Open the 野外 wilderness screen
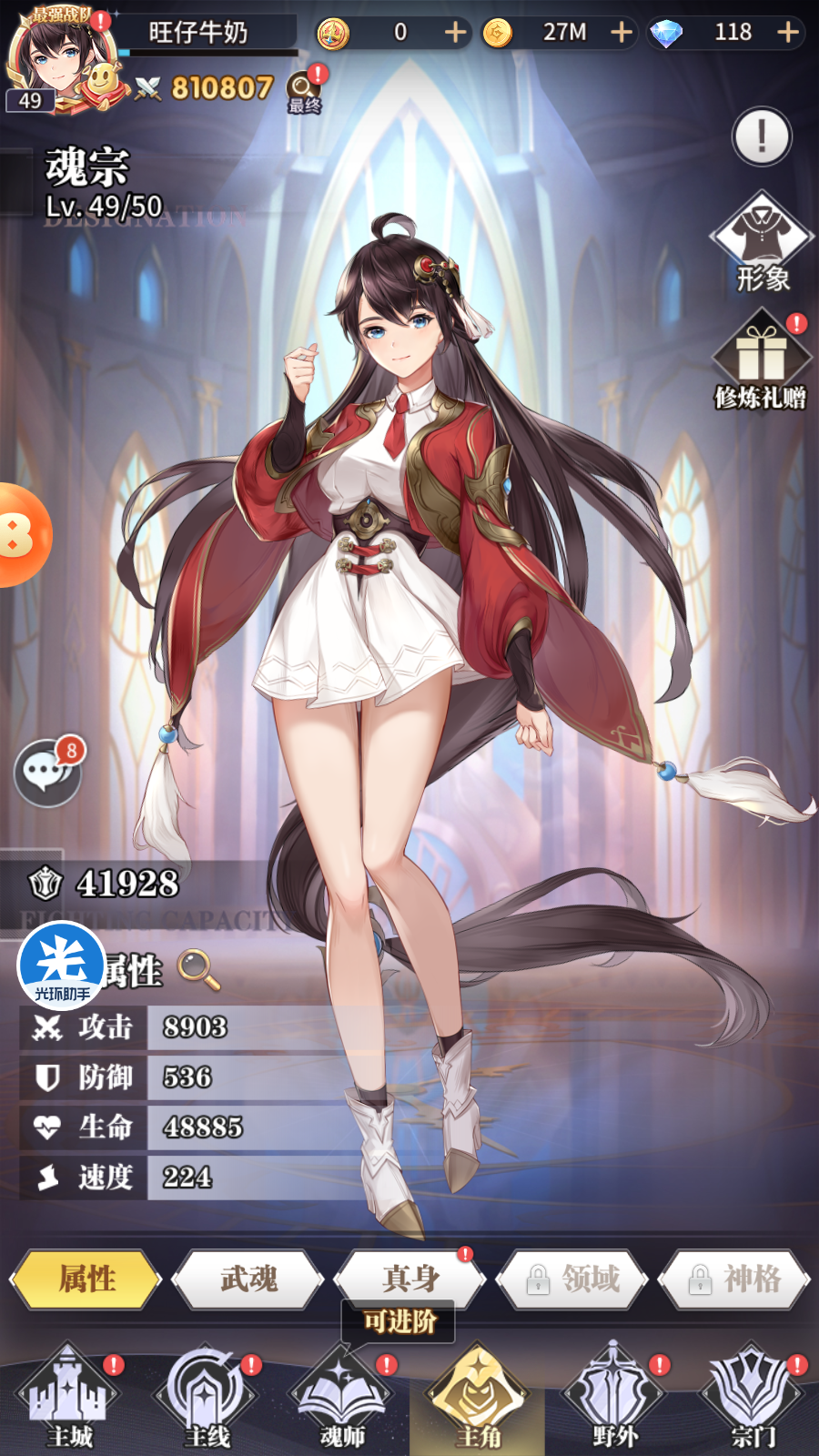 [615, 1397]
